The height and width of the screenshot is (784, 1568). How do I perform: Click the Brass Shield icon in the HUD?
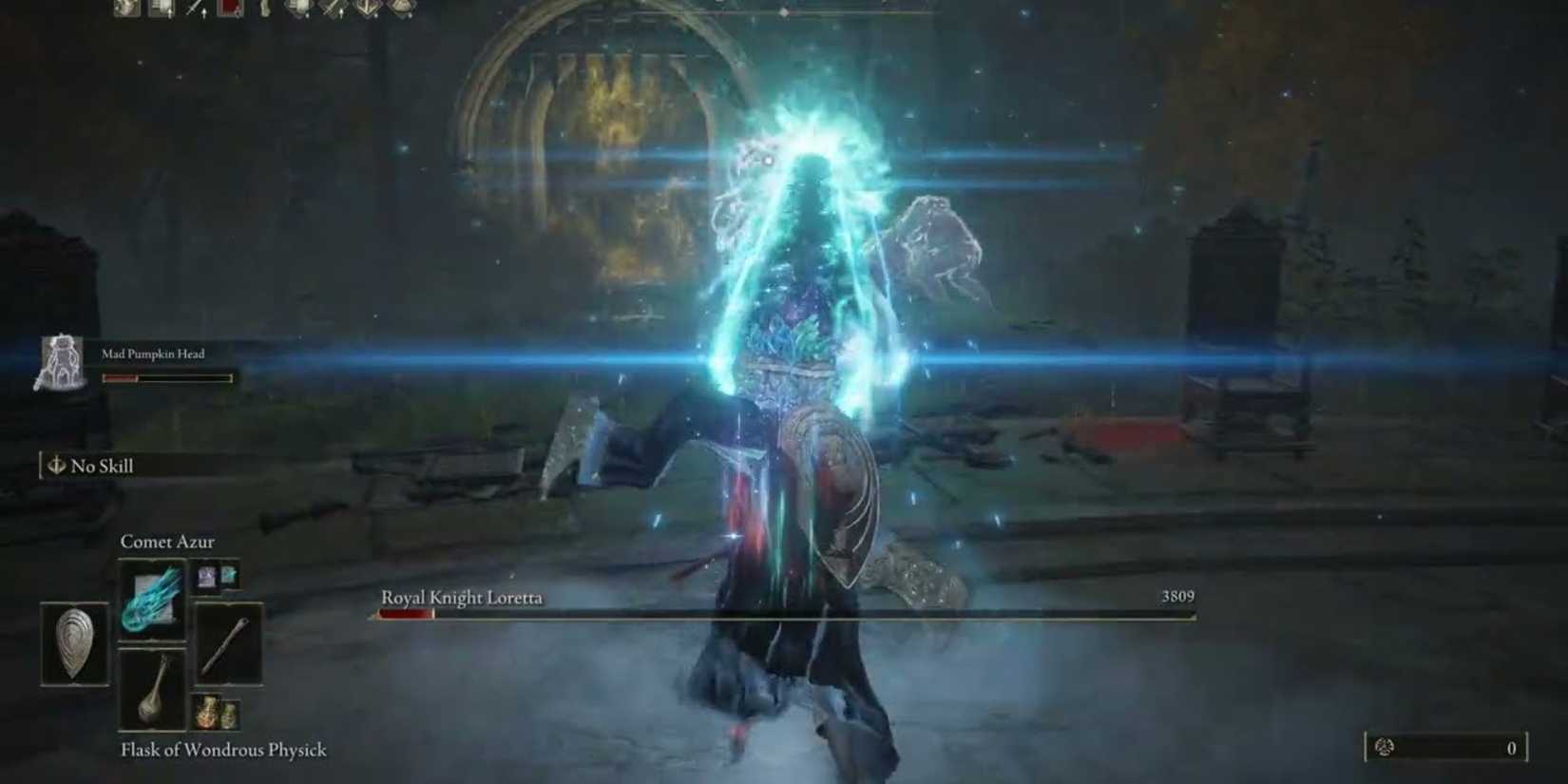[x=73, y=643]
